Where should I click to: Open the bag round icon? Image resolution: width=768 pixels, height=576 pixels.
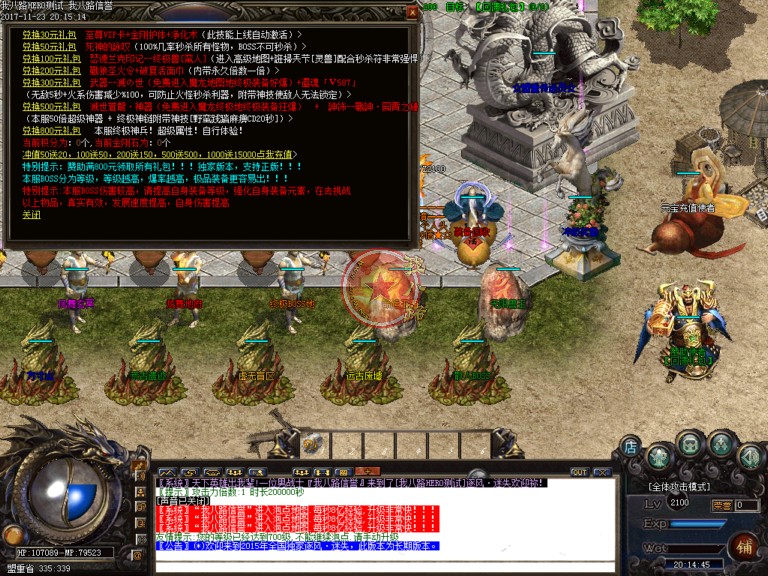point(690,443)
